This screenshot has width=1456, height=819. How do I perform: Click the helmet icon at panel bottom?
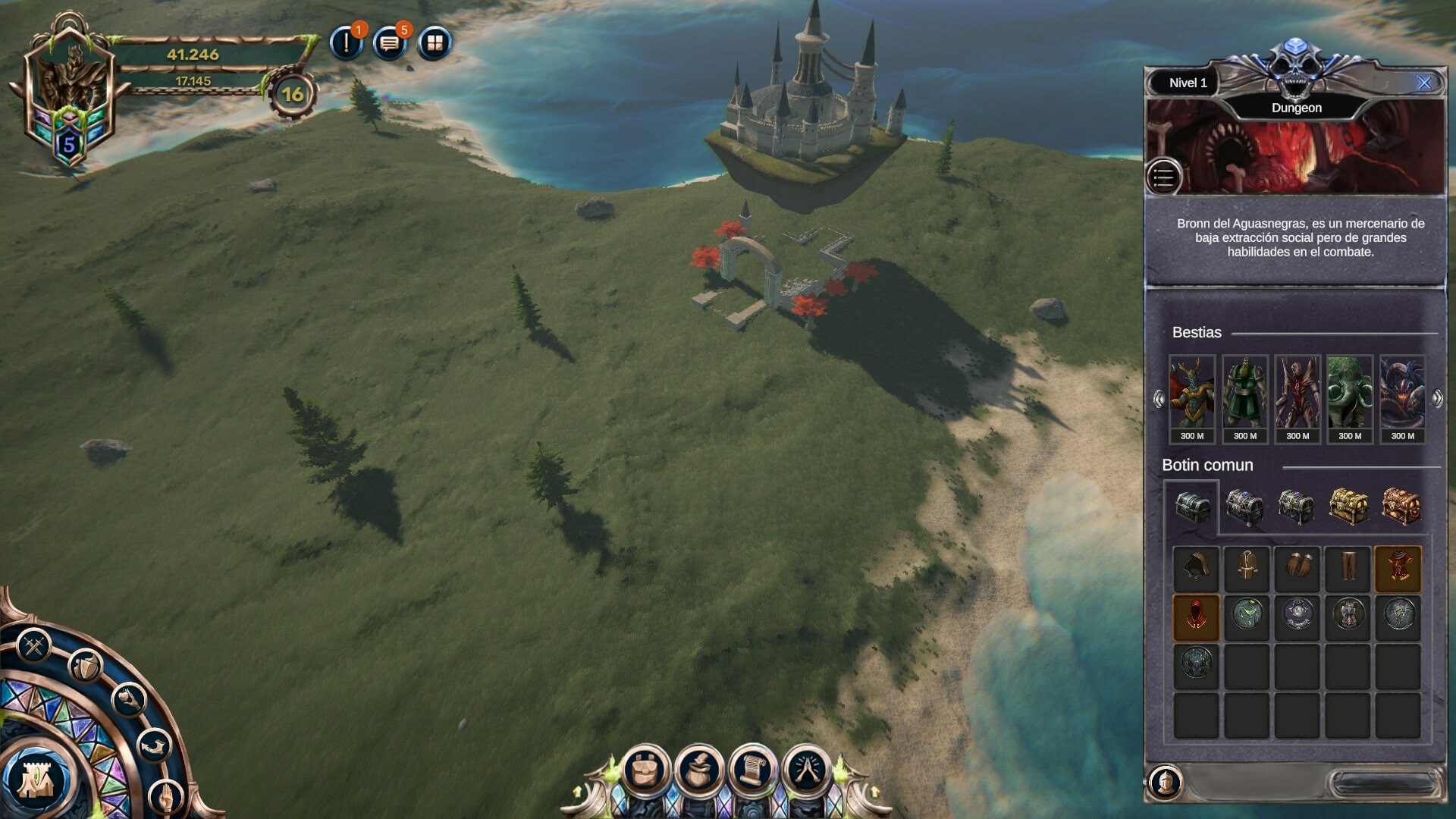pyautogui.click(x=1166, y=780)
